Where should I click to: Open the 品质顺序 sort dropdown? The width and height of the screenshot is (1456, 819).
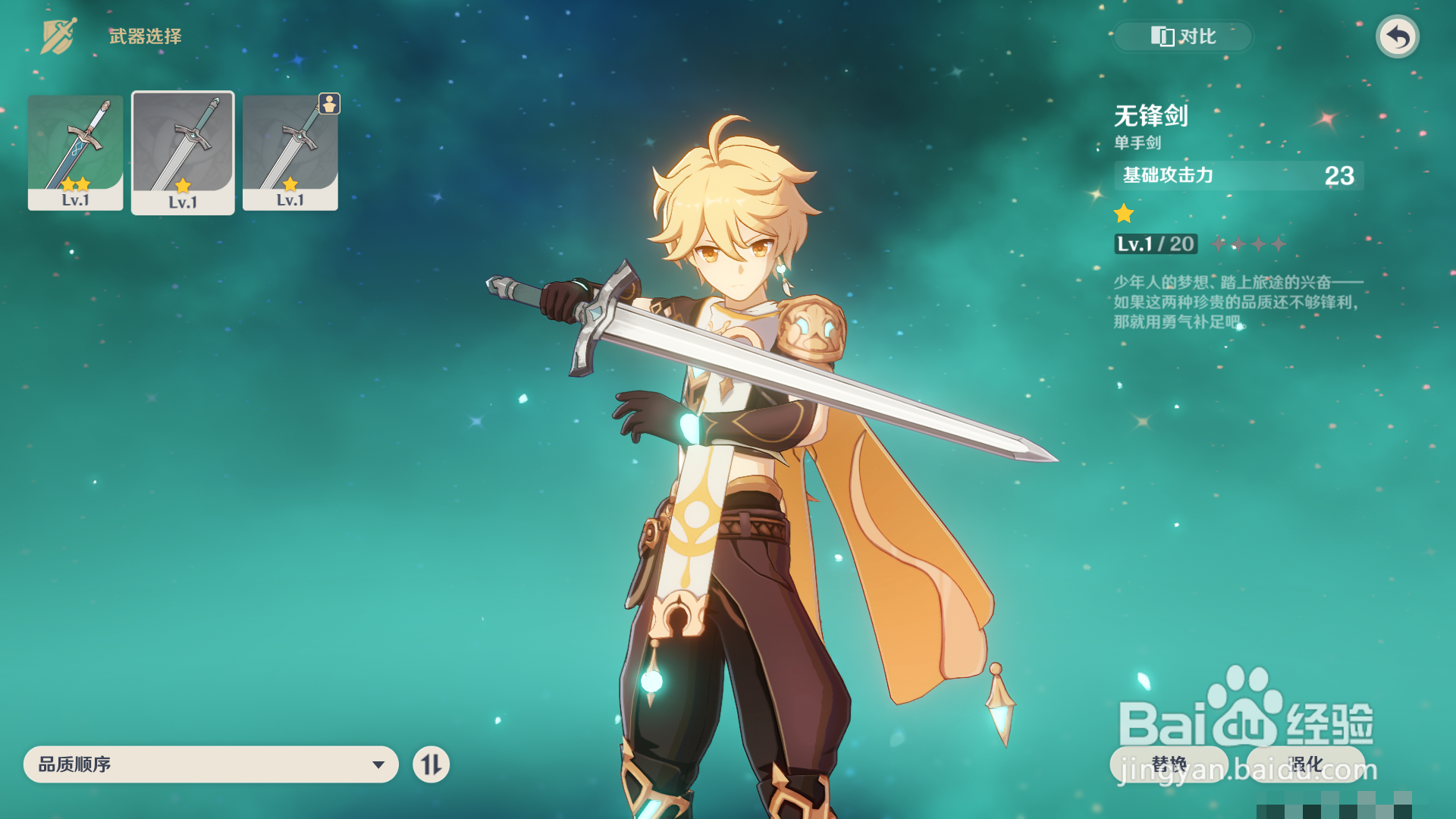click(x=211, y=764)
